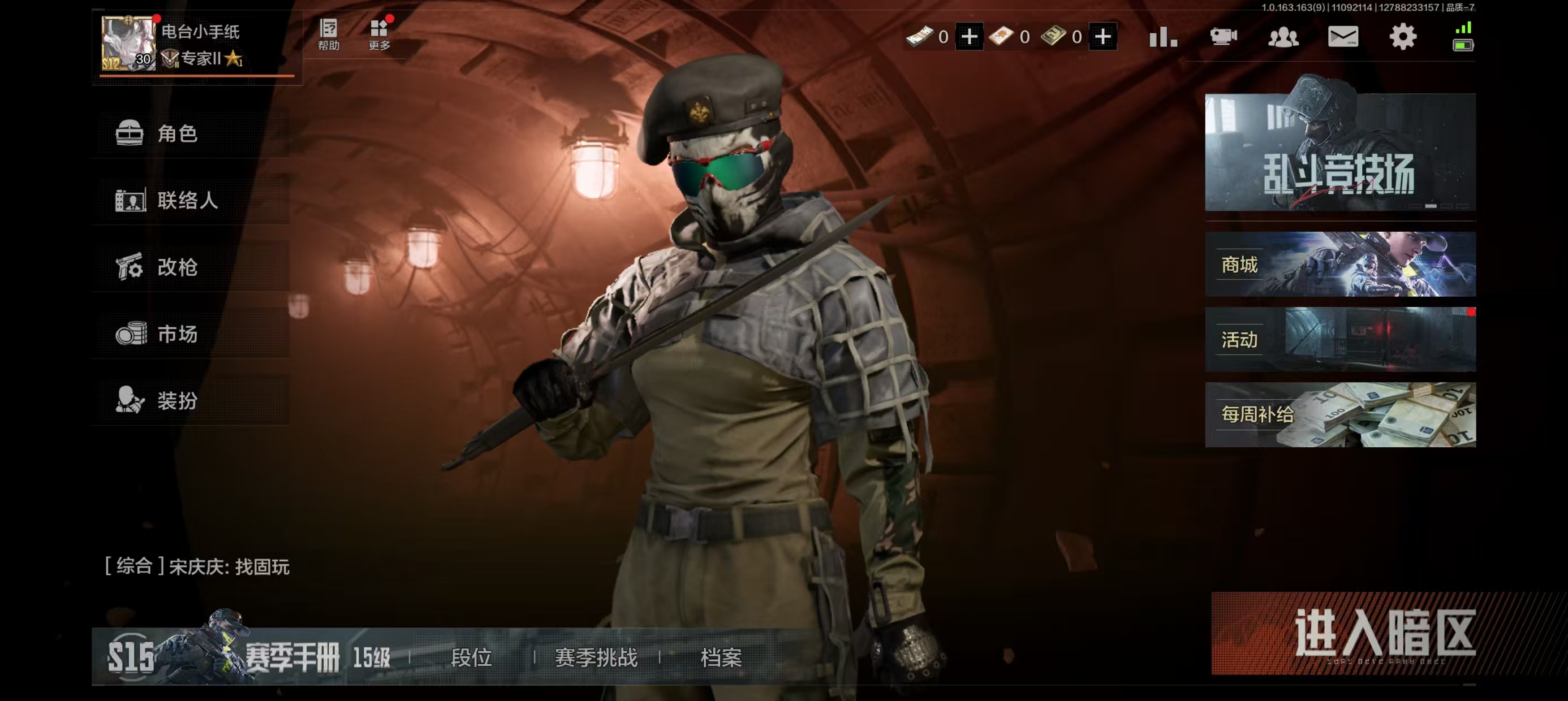Click the cash currency plus button
1568x701 pixels.
(969, 36)
